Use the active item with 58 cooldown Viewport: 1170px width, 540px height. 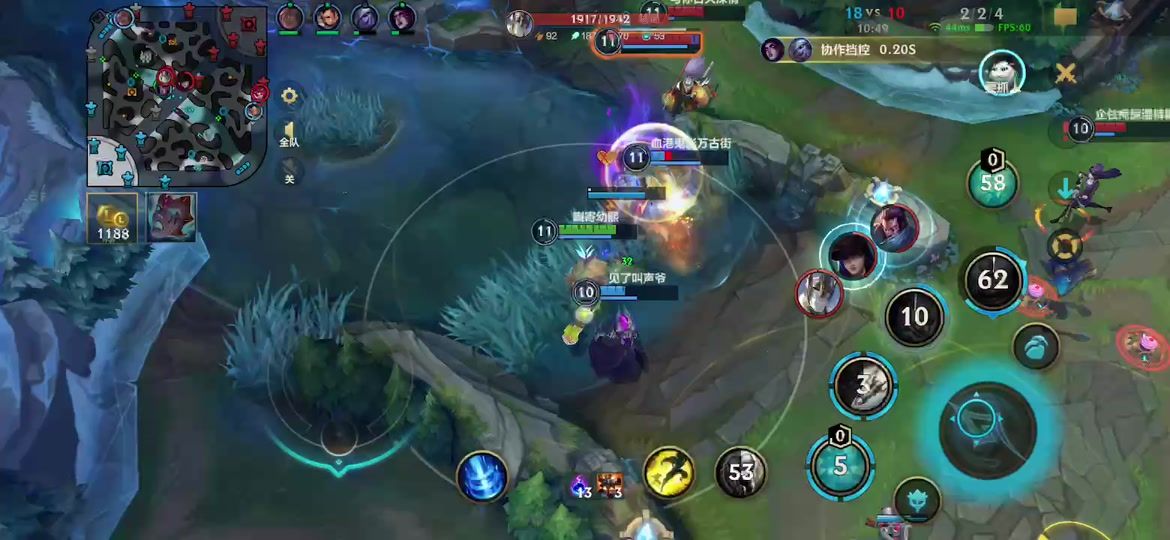992,182
